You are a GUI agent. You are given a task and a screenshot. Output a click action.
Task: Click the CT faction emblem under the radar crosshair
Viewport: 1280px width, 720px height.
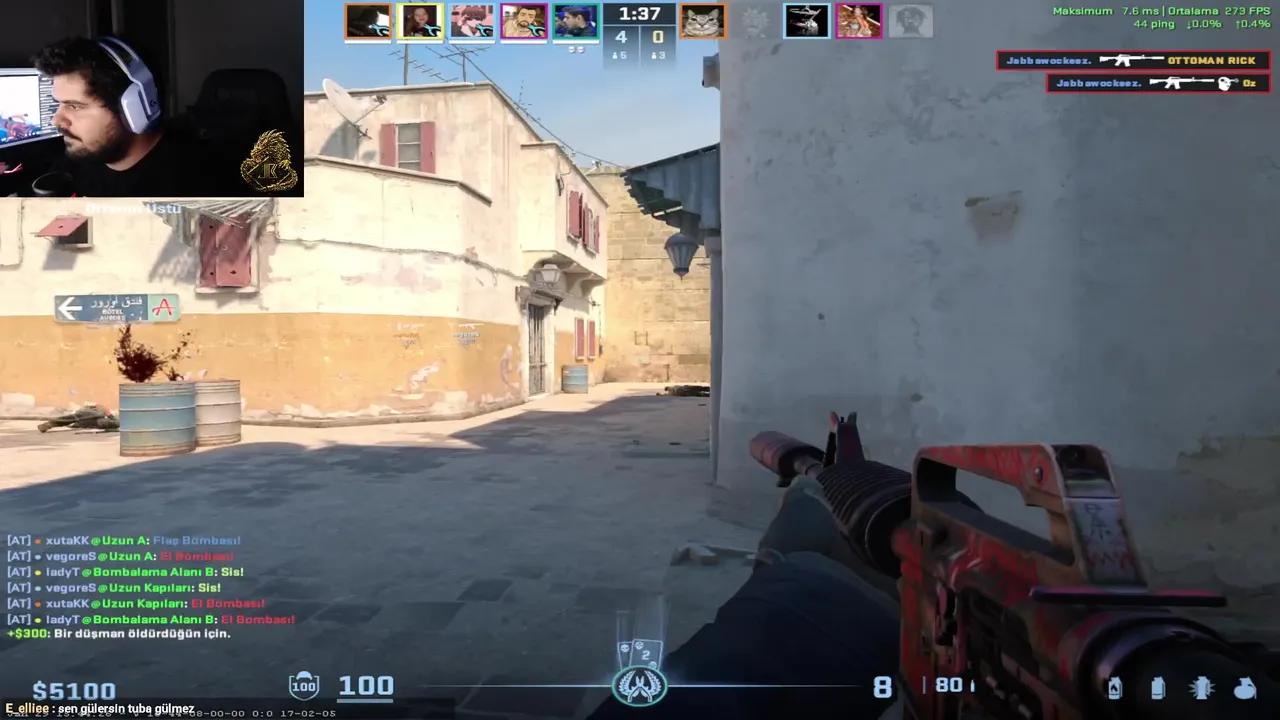(640, 685)
